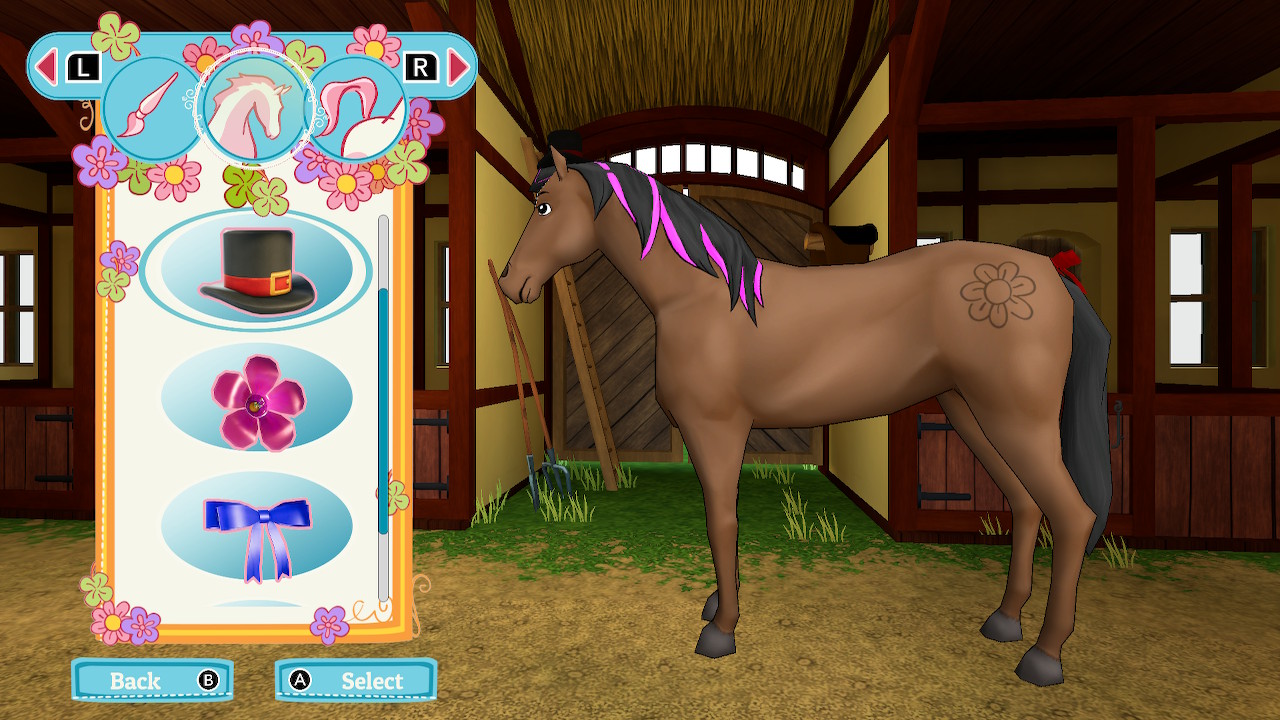Click the circled horse head tab indicator
This screenshot has width=1280, height=720.
tap(250, 105)
